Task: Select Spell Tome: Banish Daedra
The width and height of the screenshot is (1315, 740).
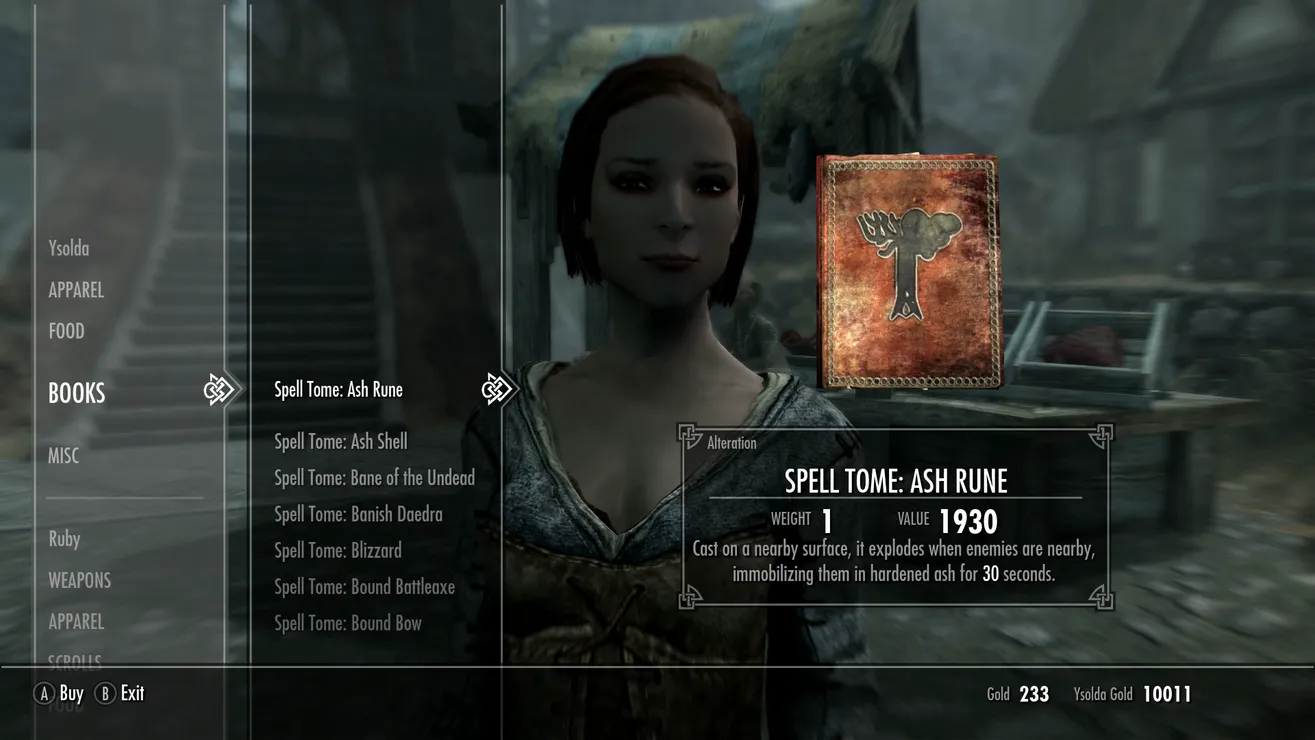Action: 358,514
